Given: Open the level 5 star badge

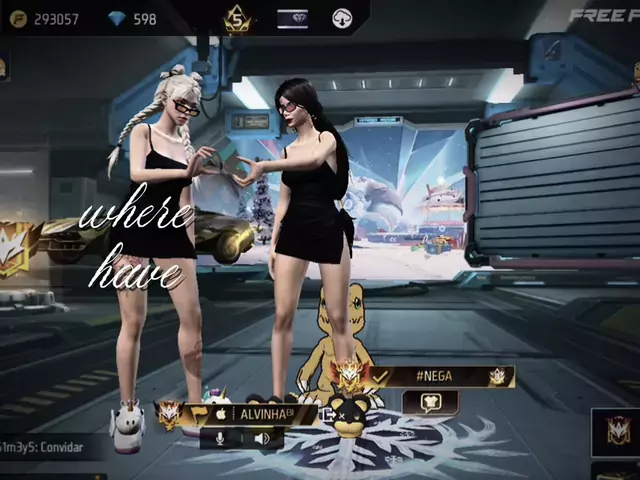Looking at the screenshot, I should [x=238, y=19].
